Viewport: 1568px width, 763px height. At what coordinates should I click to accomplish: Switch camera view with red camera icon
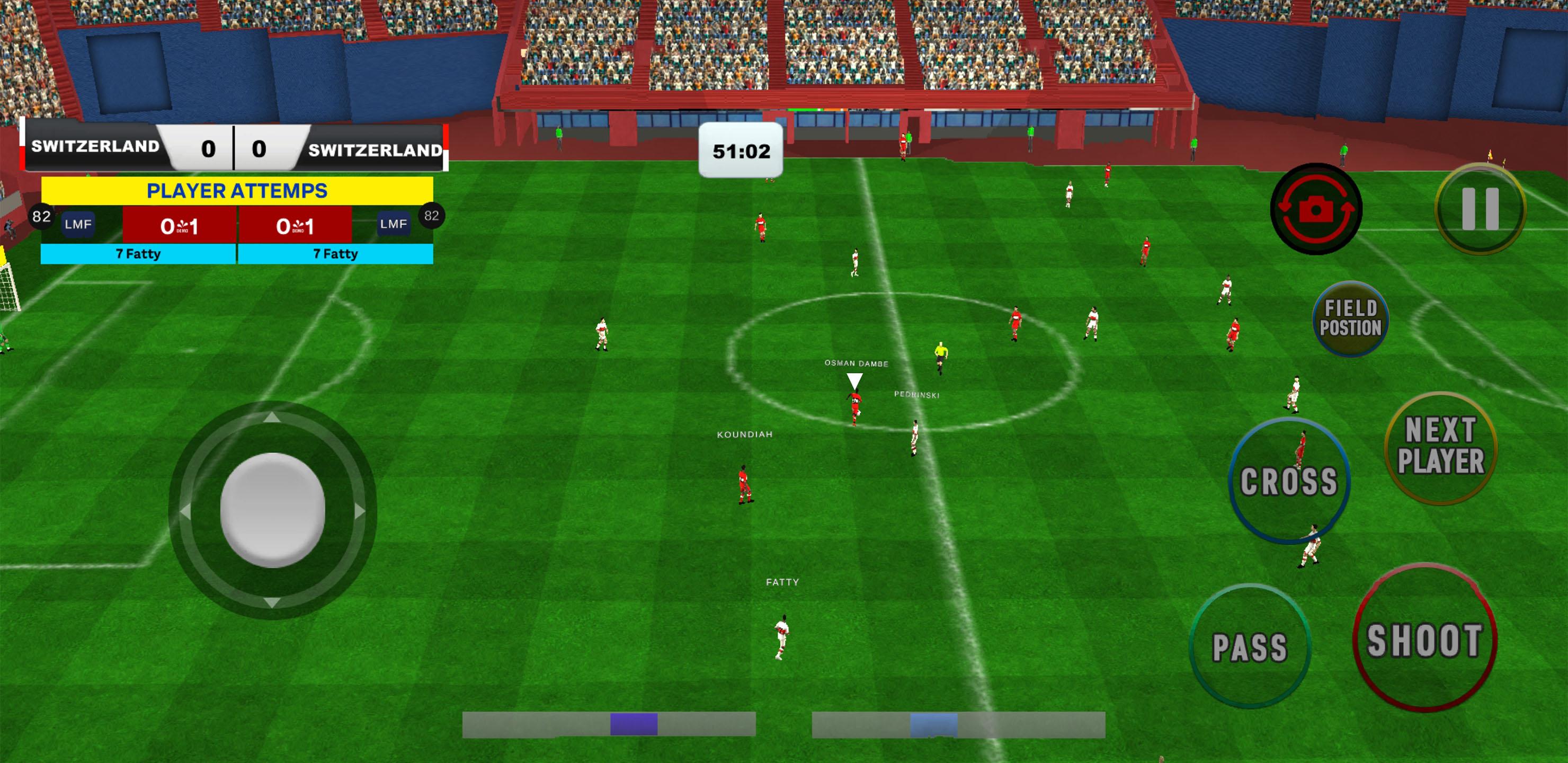coord(1315,209)
